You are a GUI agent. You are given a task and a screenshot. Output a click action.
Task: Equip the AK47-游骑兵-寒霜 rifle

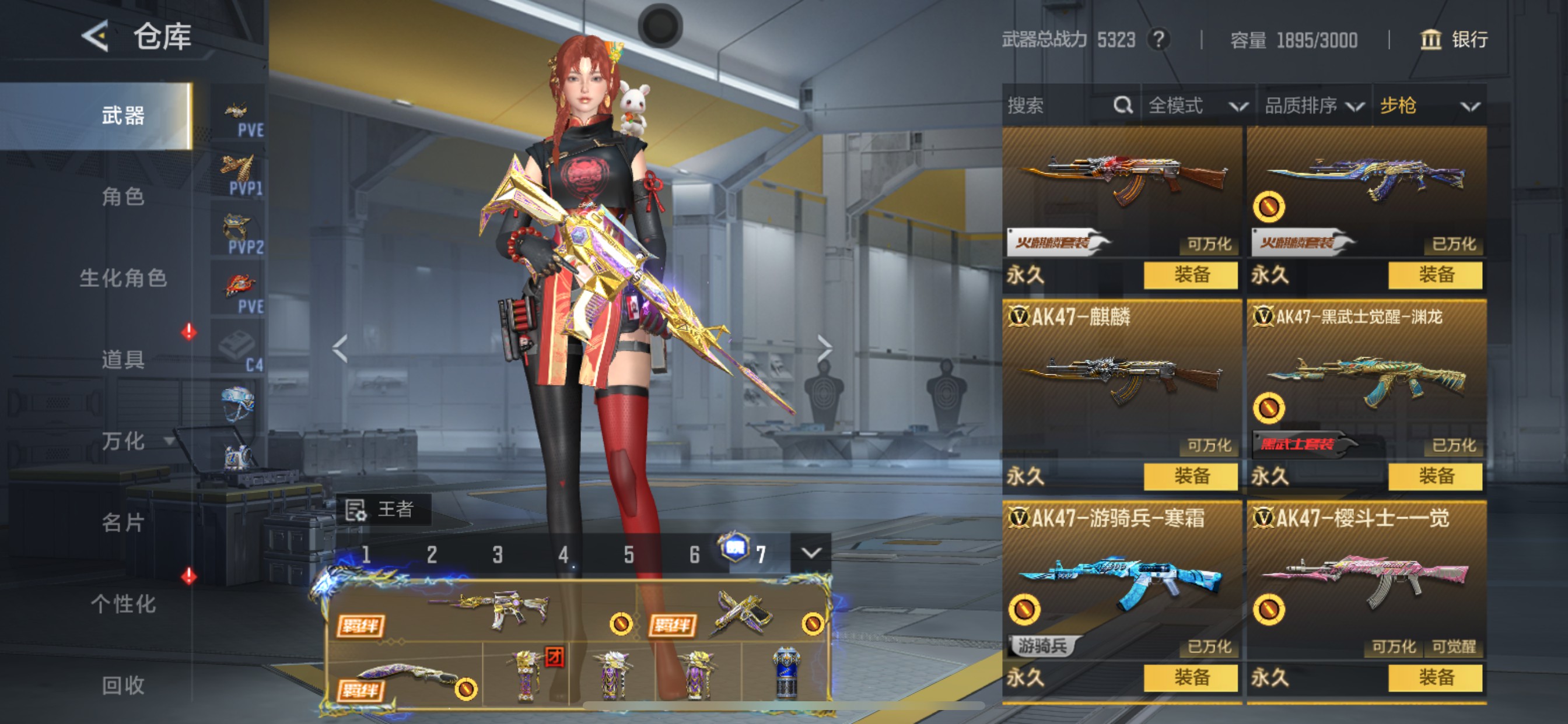click(1190, 677)
